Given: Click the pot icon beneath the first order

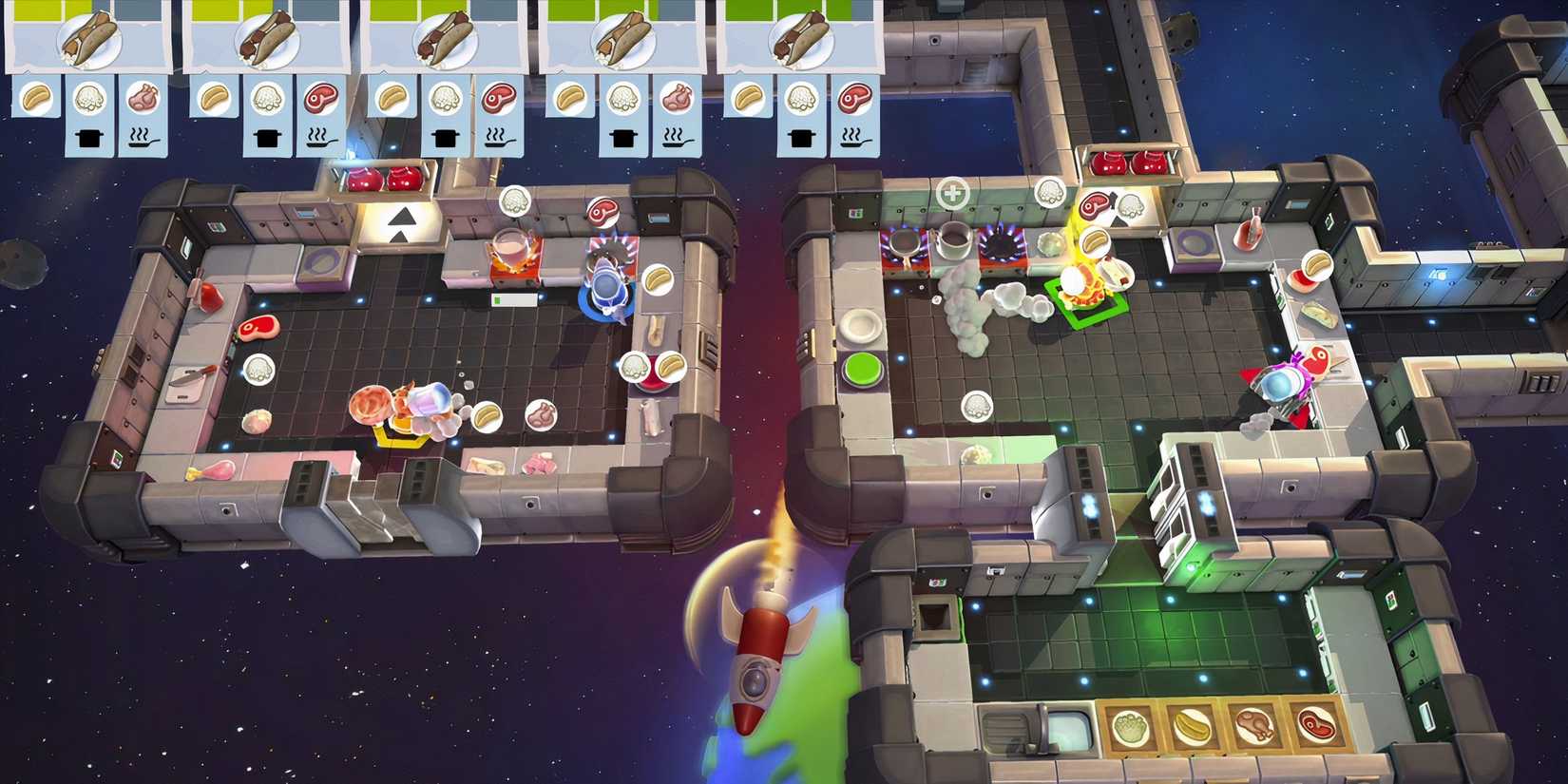Looking at the screenshot, I should pos(87,136).
